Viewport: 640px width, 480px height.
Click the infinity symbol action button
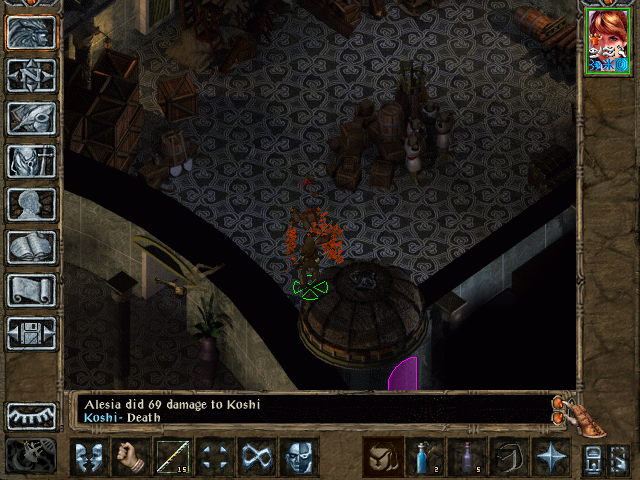257,457
